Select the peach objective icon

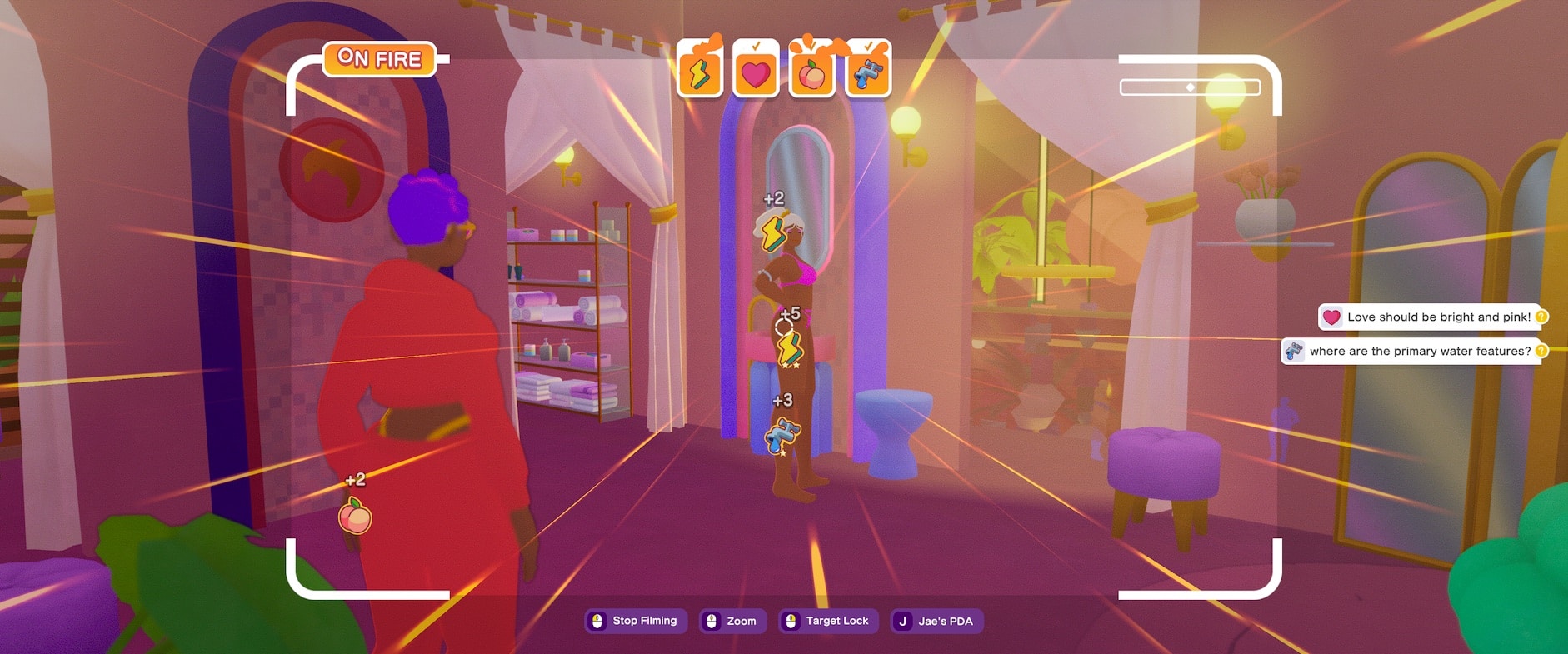tap(812, 76)
